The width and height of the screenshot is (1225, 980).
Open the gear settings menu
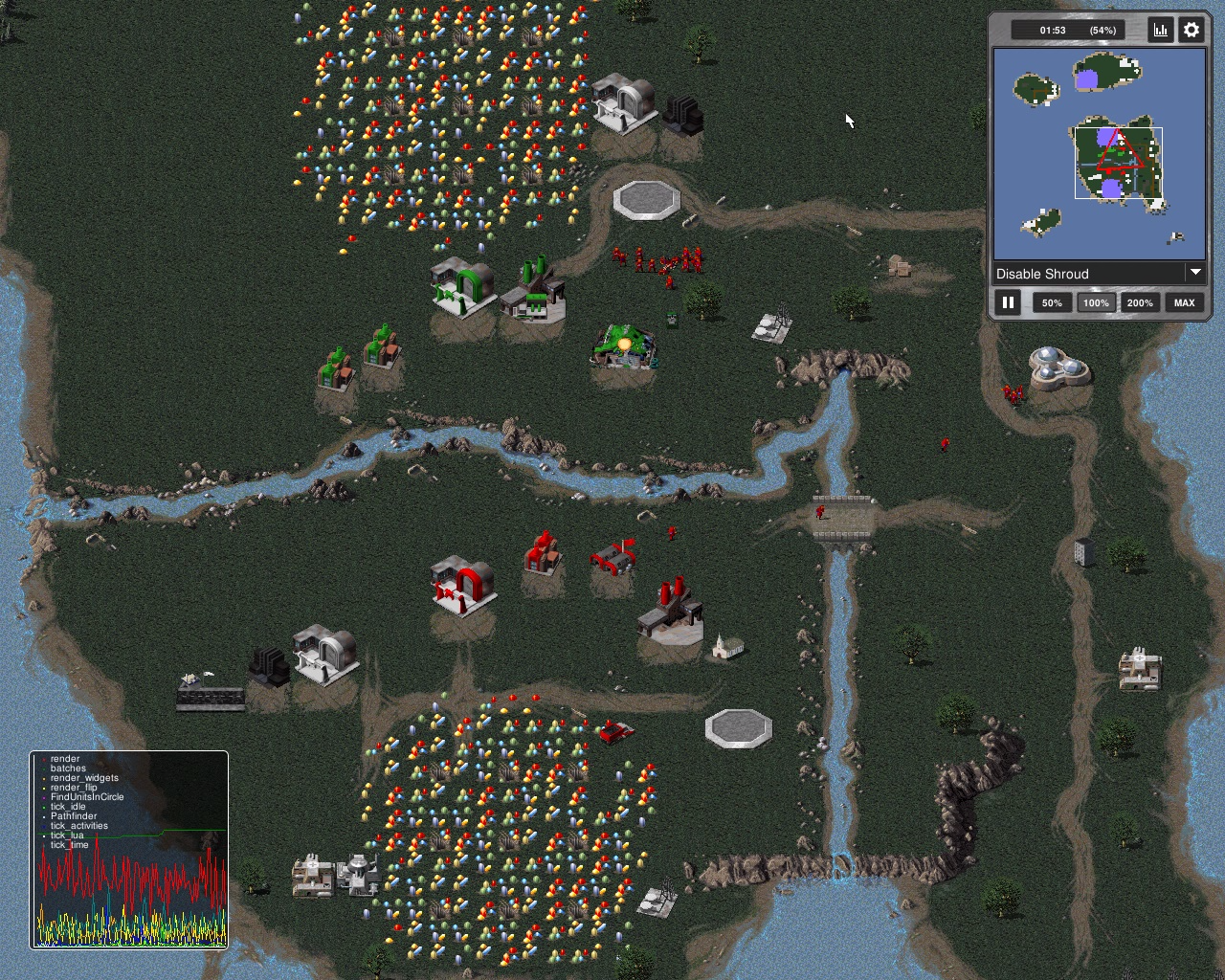tap(1192, 30)
